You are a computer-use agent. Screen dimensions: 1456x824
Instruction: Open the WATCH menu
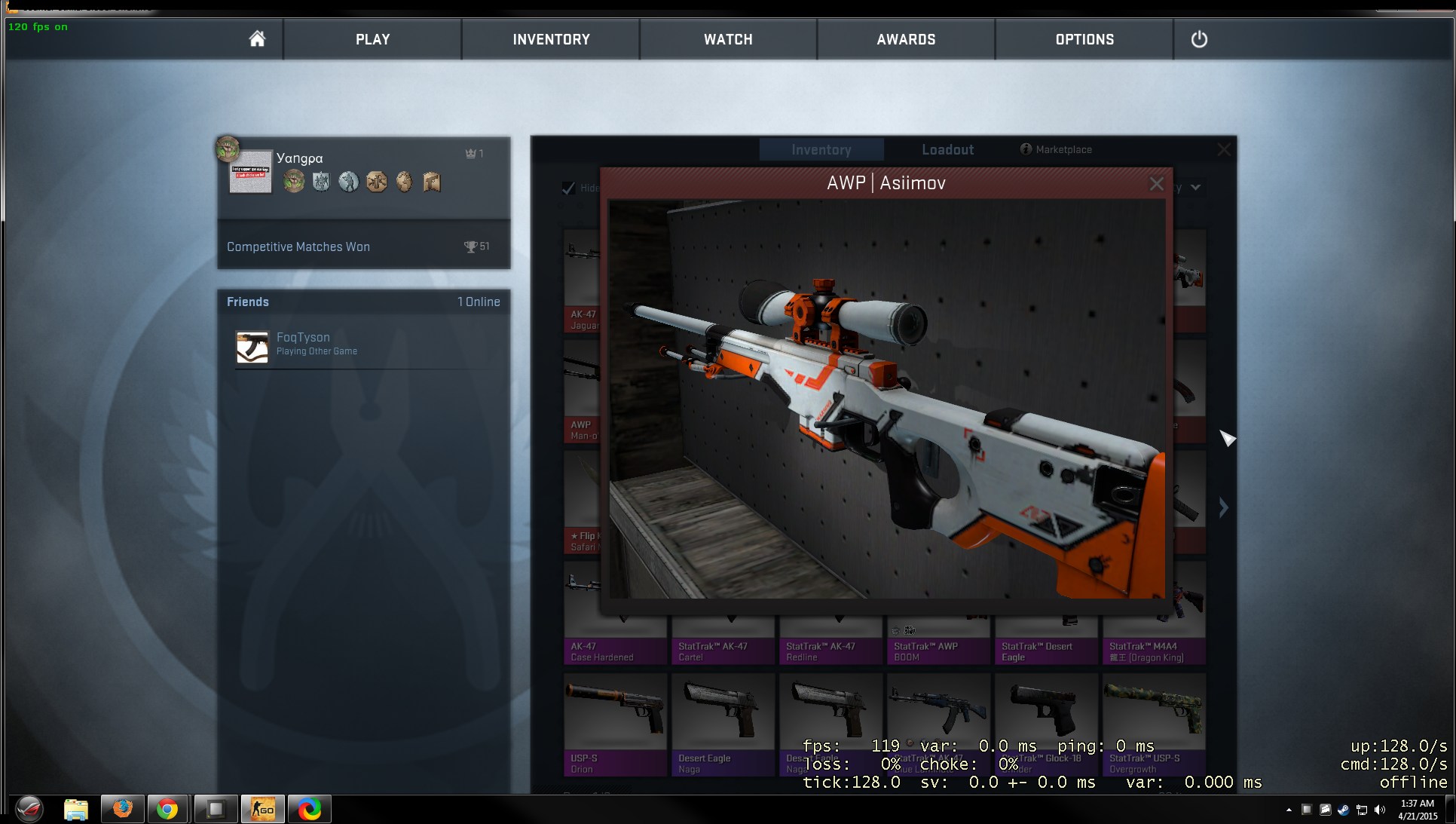pos(728,39)
